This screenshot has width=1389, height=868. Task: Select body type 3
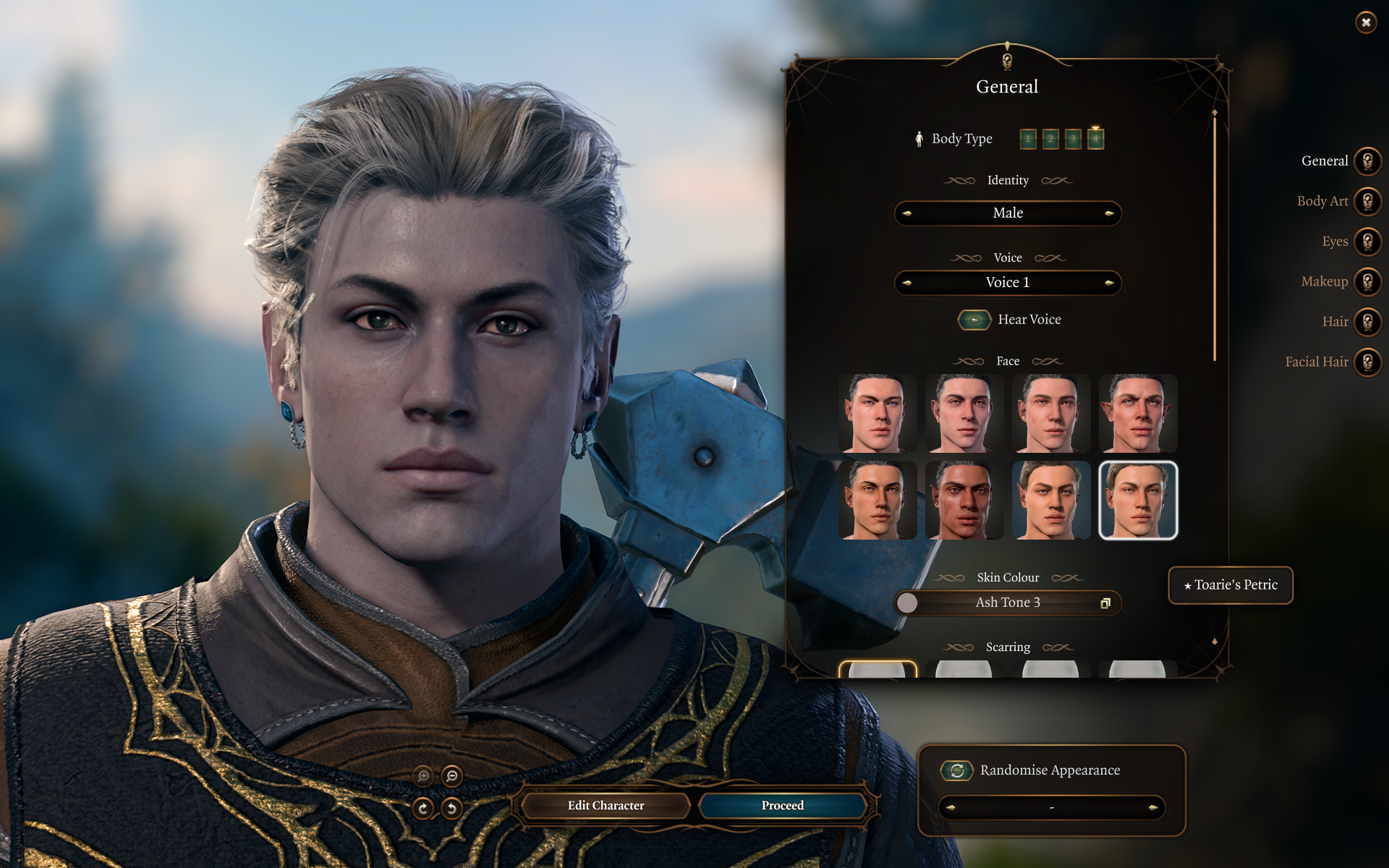1073,139
